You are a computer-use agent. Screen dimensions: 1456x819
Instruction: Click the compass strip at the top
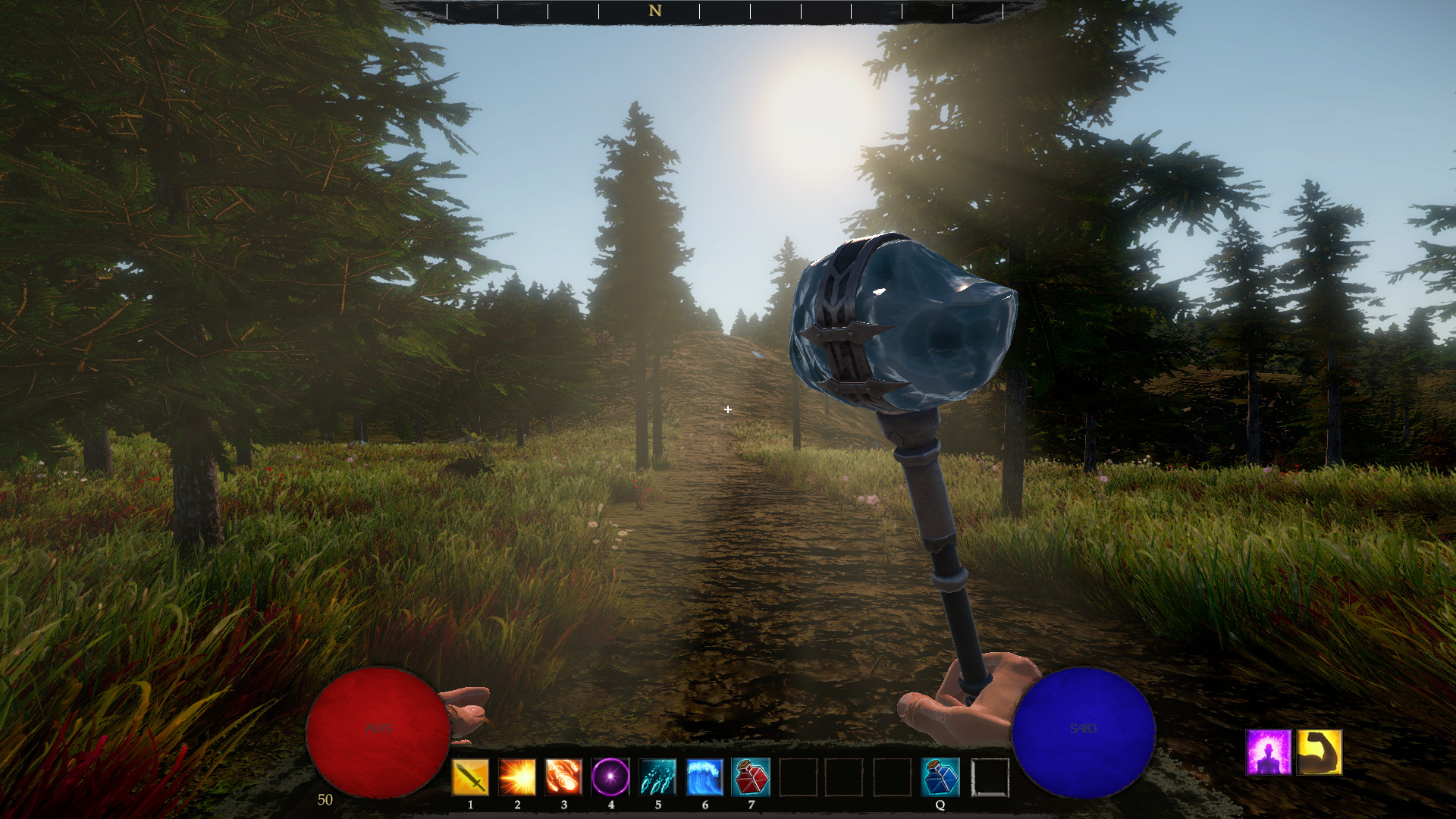pyautogui.click(x=728, y=11)
